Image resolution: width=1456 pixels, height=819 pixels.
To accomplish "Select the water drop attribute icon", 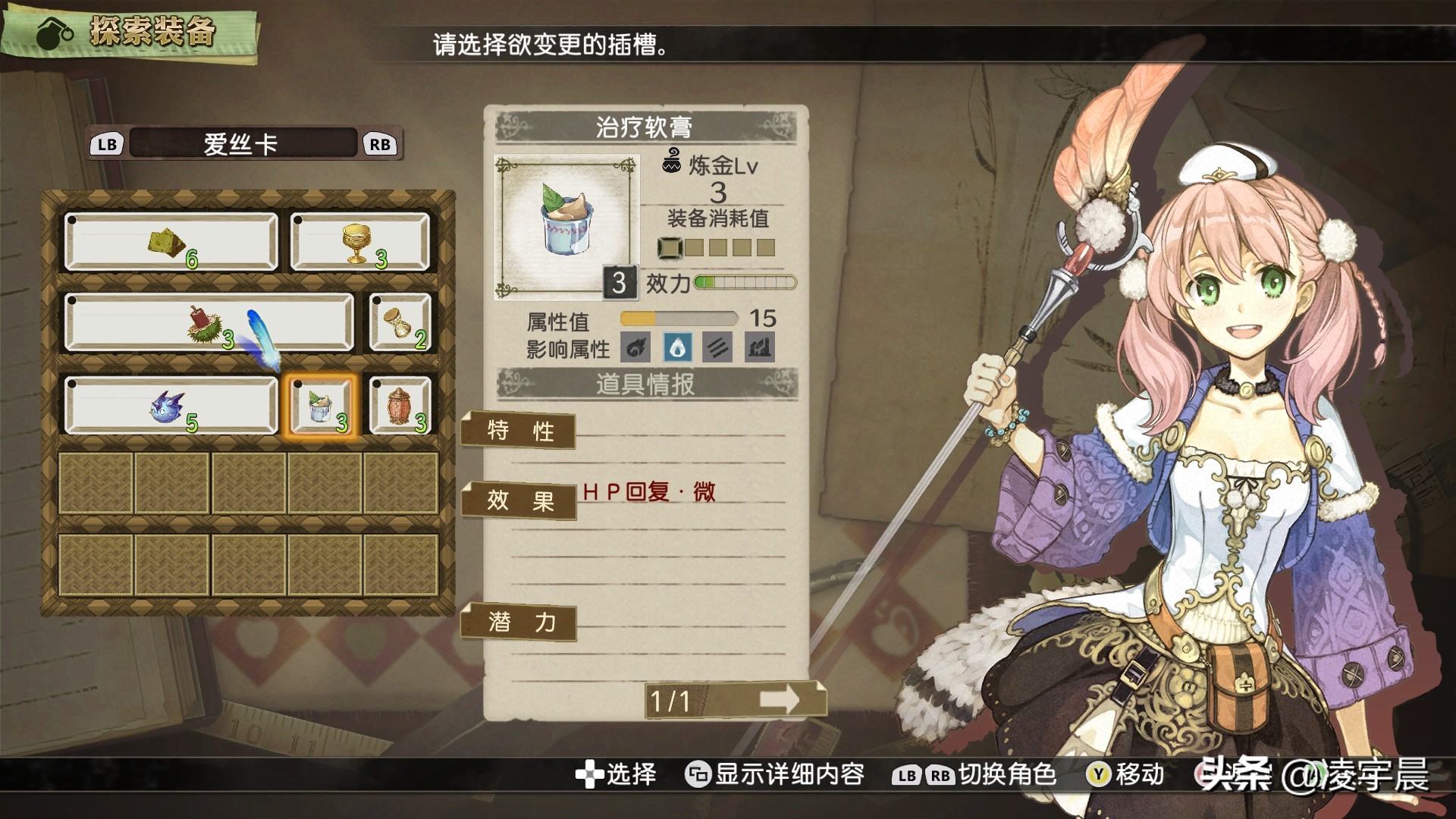I will 677,347.
